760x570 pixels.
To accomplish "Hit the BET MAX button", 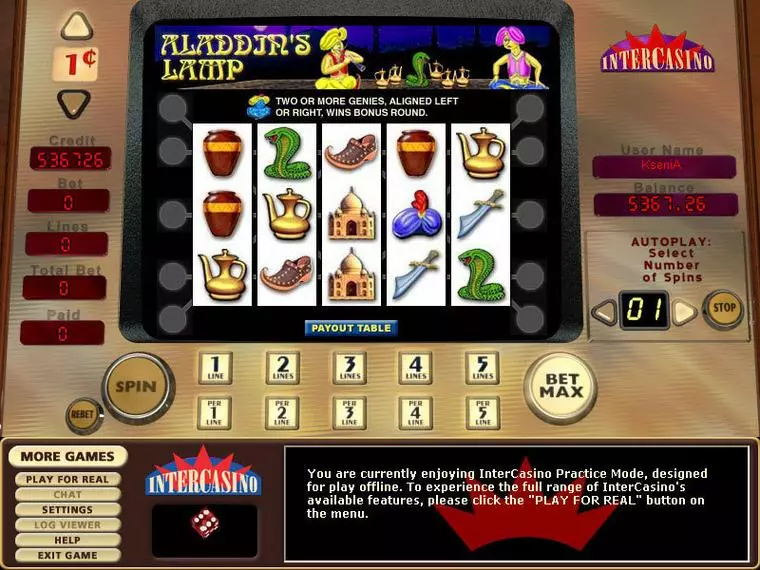I will pyautogui.click(x=560, y=386).
